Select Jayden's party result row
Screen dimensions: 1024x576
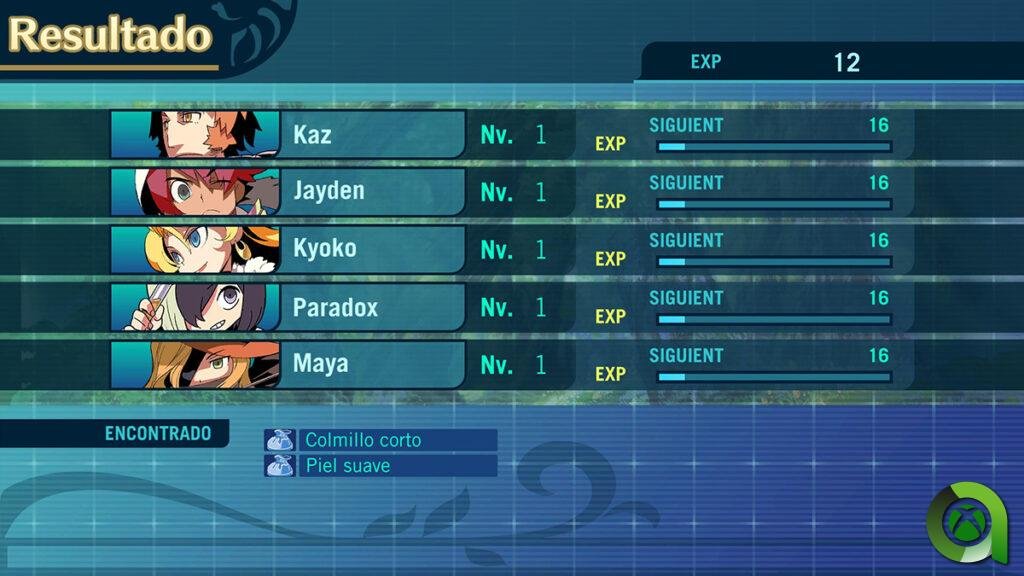tap(380, 192)
